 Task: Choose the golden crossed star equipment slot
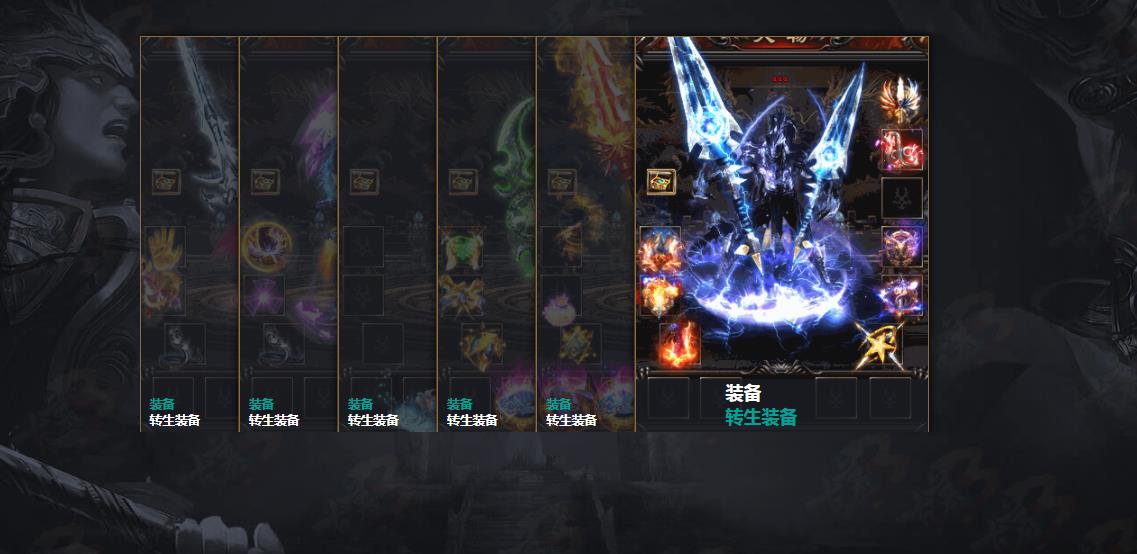pos(880,345)
